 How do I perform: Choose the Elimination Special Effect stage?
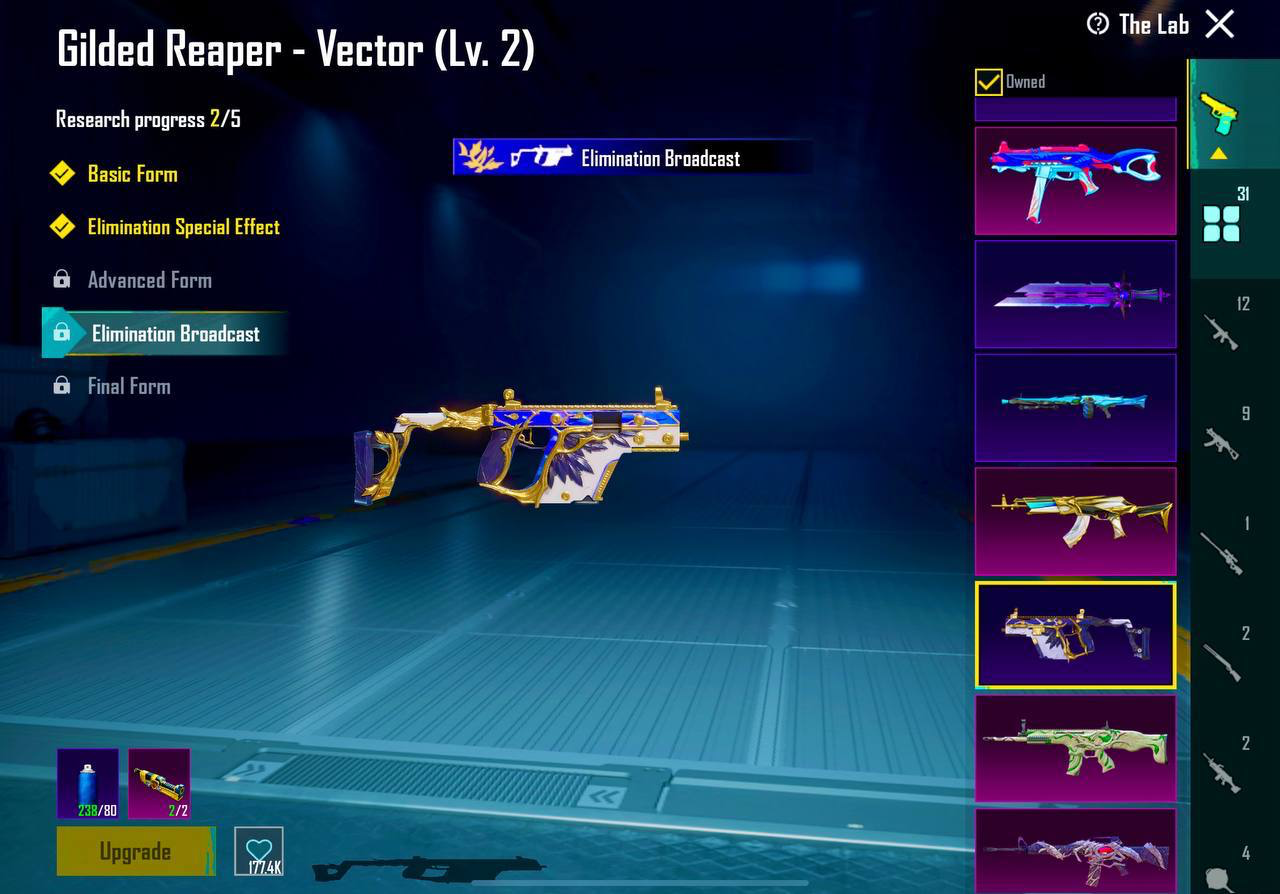pyautogui.click(x=183, y=227)
